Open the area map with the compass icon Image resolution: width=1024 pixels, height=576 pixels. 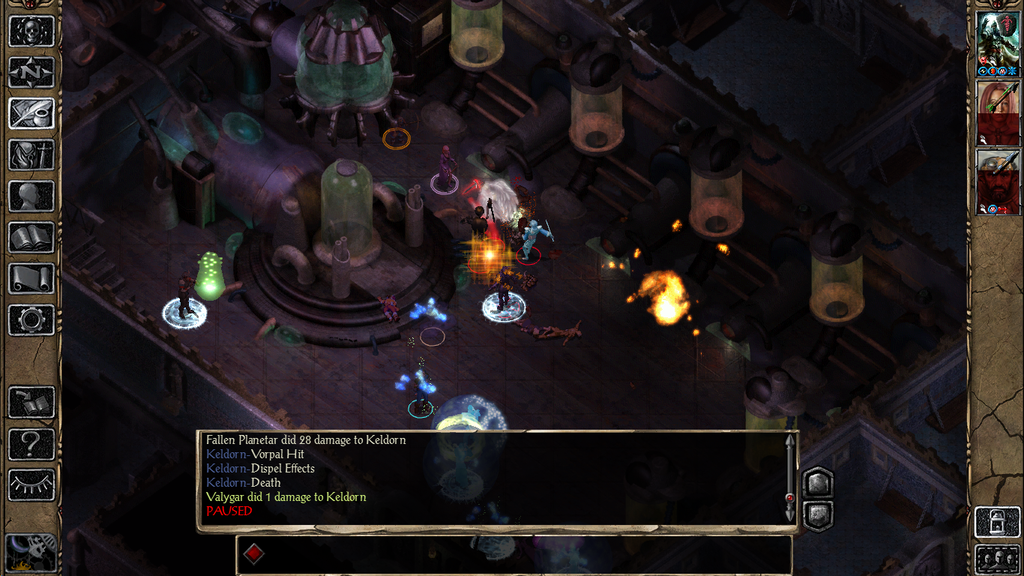click(x=31, y=72)
